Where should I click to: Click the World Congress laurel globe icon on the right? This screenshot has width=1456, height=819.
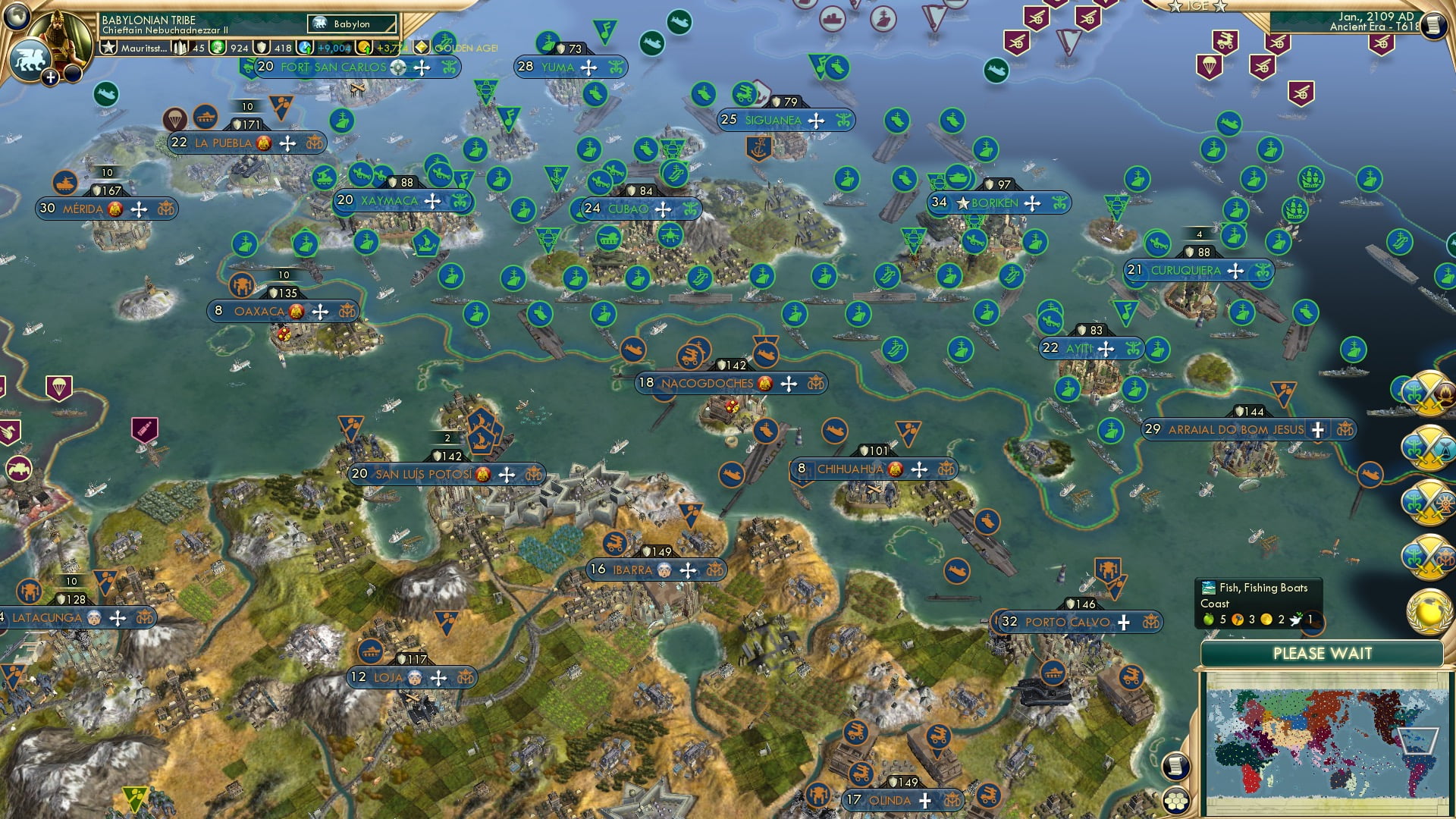[x=1429, y=612]
